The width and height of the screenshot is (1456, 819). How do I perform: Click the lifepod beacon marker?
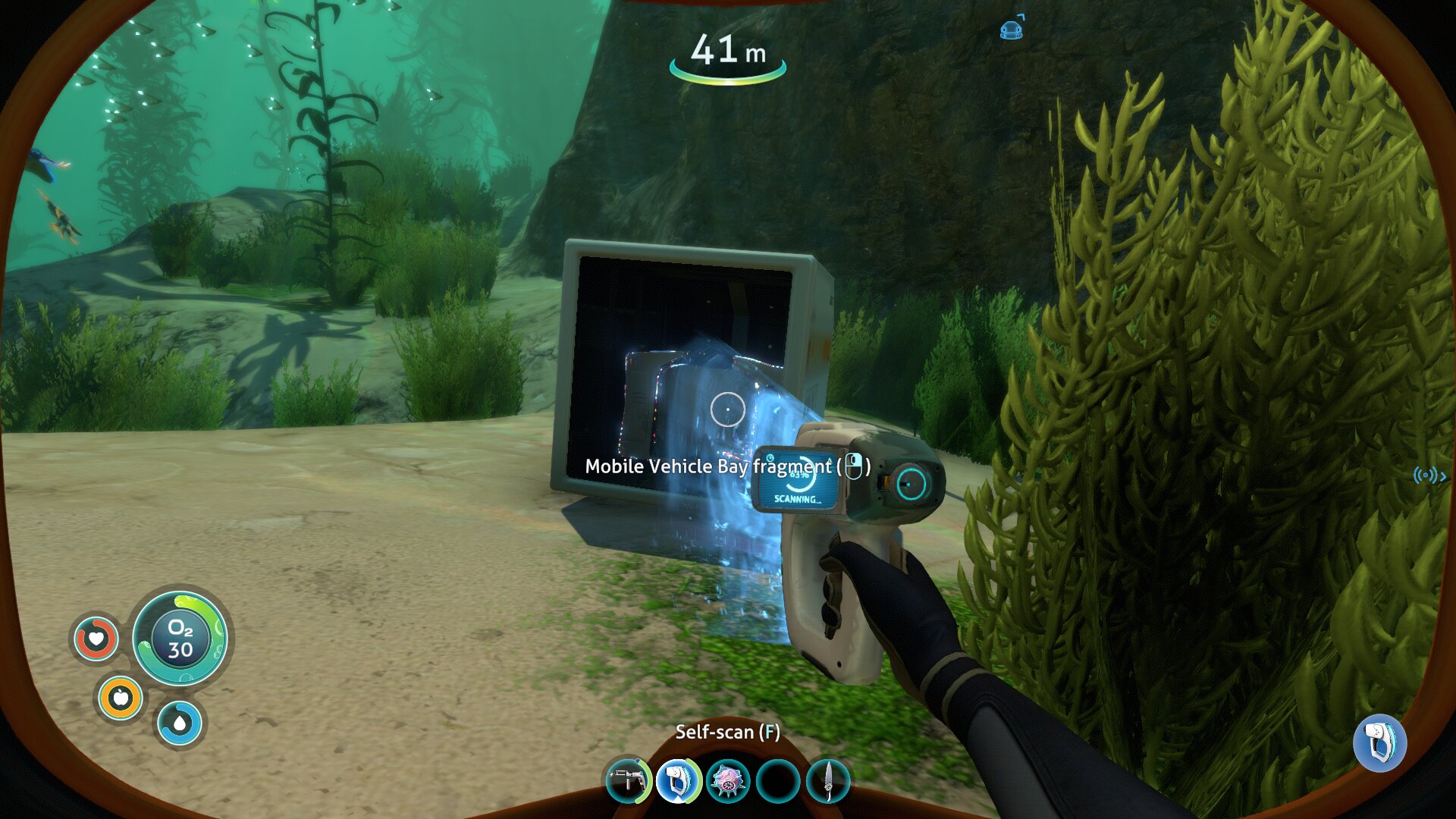tap(1012, 30)
